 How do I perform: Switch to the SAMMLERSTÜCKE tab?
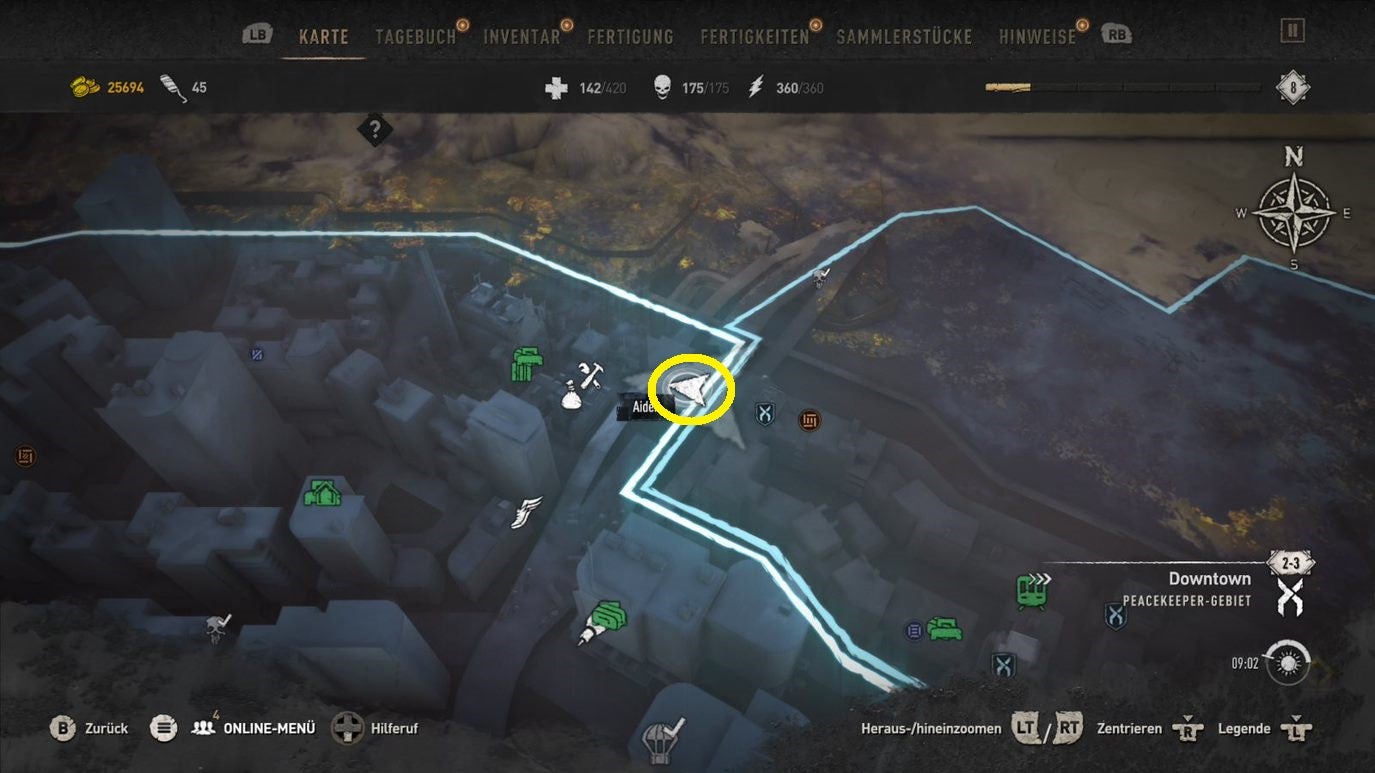pos(903,36)
